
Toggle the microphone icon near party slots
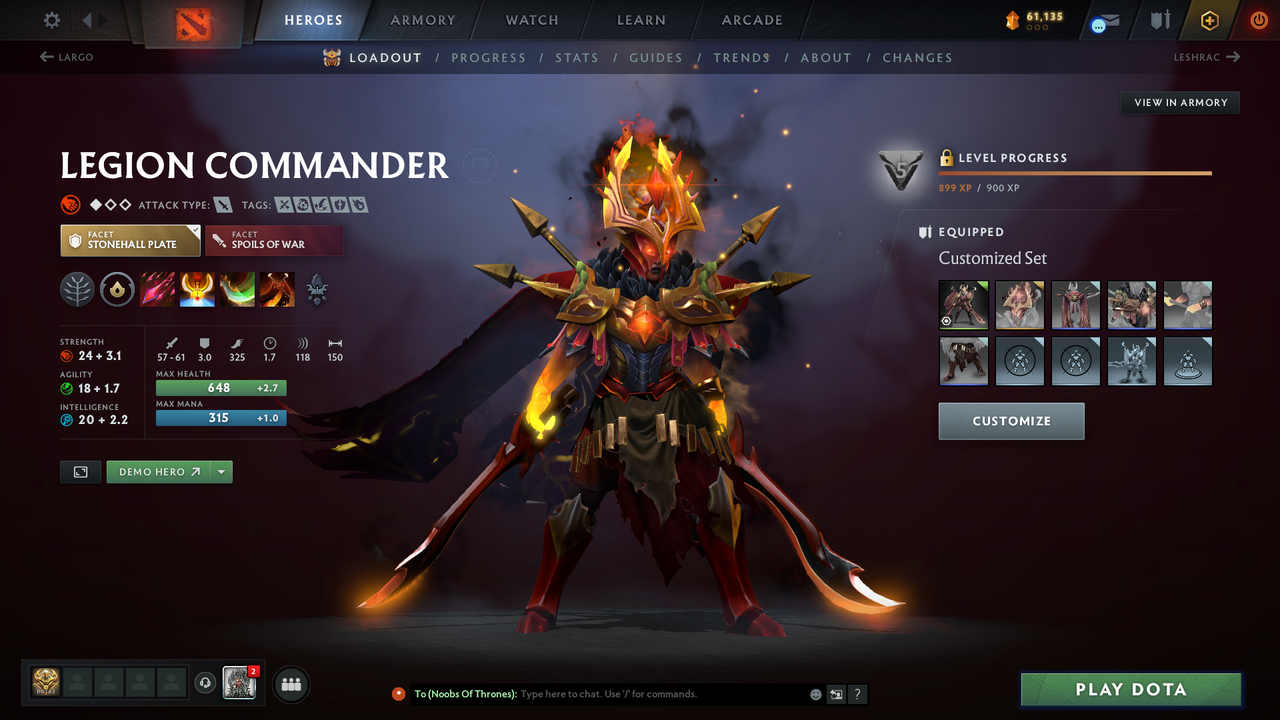[x=207, y=683]
